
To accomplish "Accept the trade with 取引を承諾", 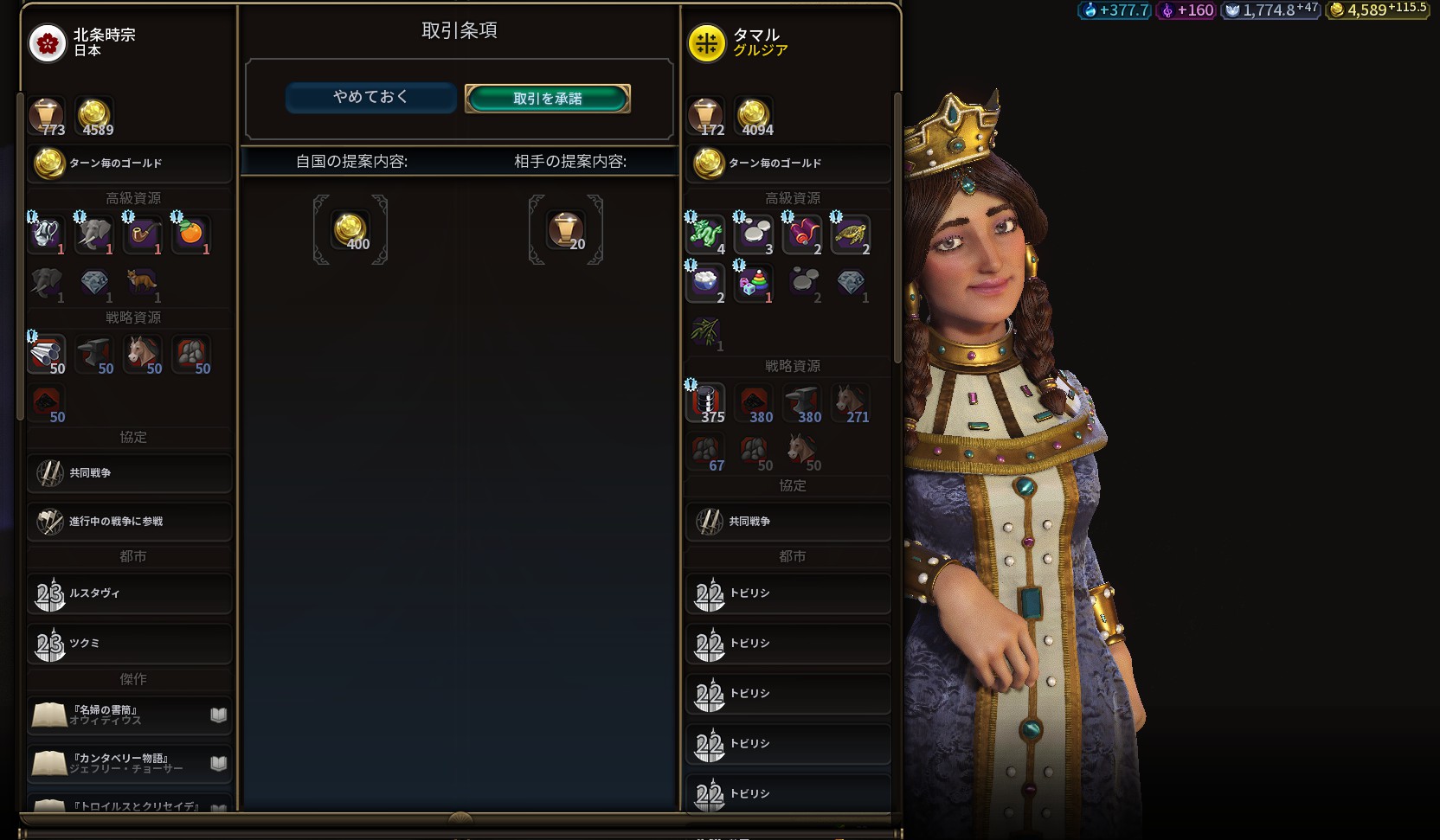I will [547, 99].
